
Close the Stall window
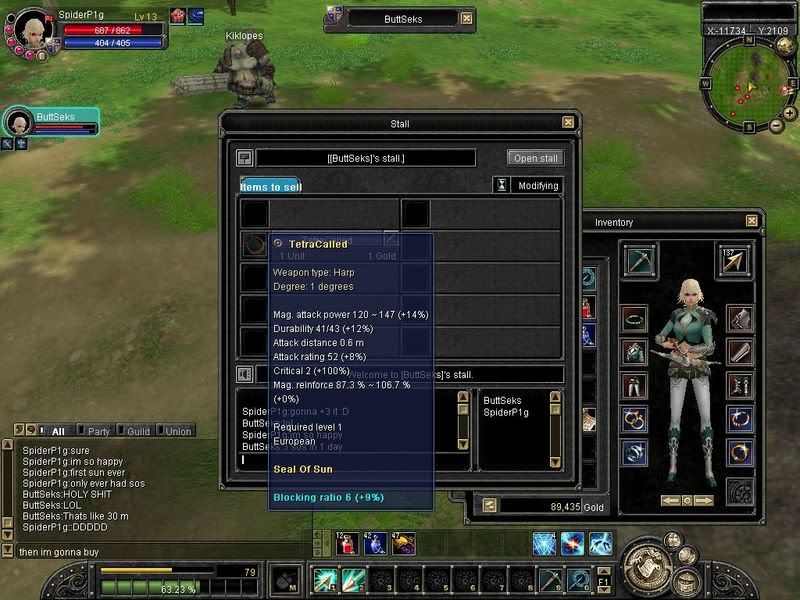(x=568, y=123)
